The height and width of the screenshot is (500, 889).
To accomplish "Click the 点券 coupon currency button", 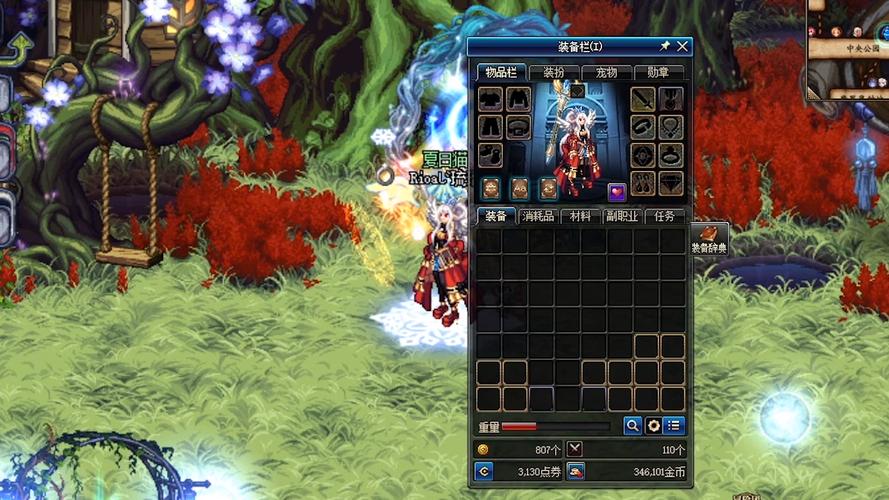I will [484, 471].
